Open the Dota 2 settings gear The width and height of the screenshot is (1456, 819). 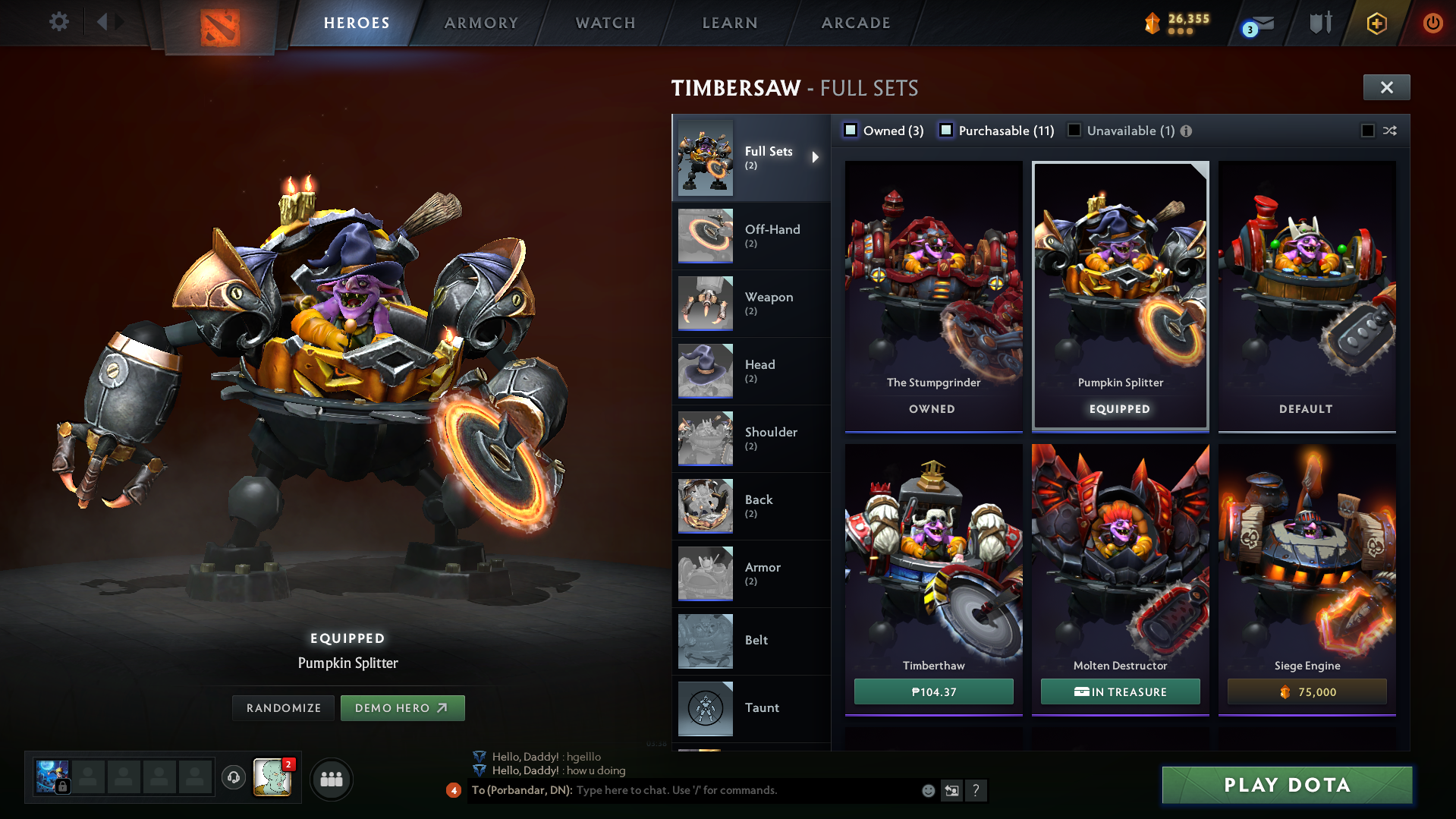tap(58, 21)
